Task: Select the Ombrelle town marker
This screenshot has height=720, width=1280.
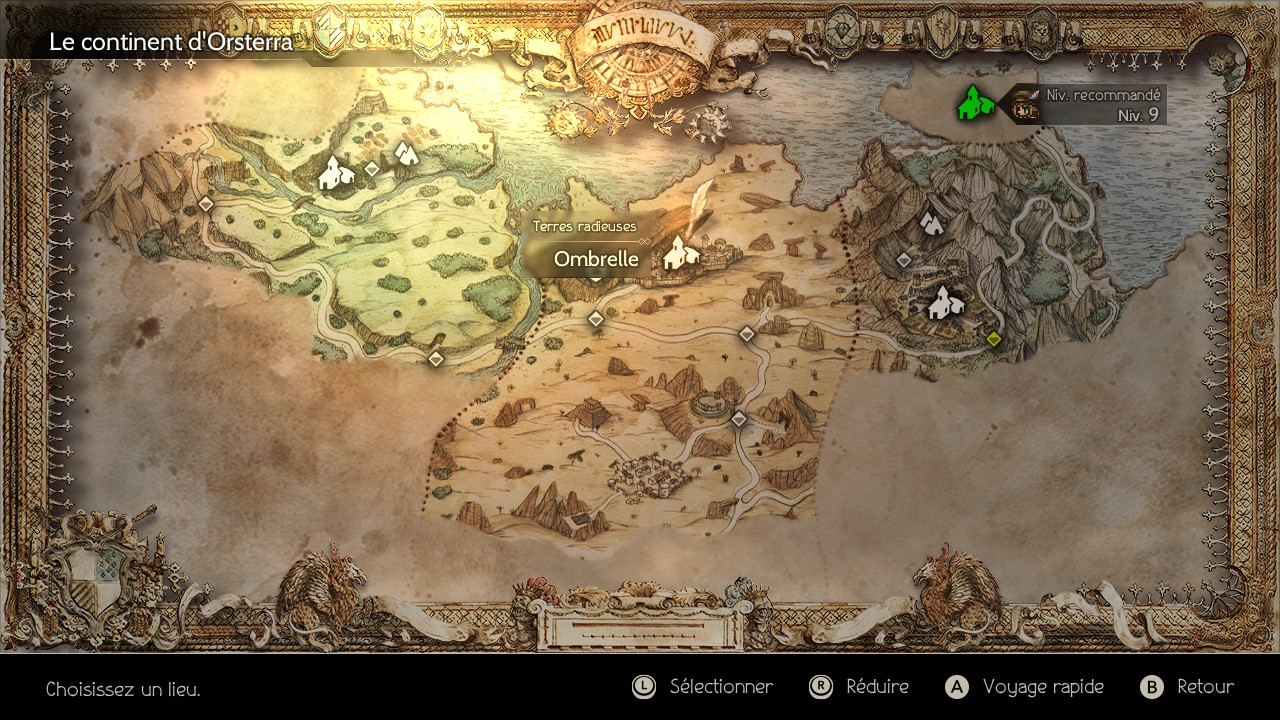Action: click(679, 253)
